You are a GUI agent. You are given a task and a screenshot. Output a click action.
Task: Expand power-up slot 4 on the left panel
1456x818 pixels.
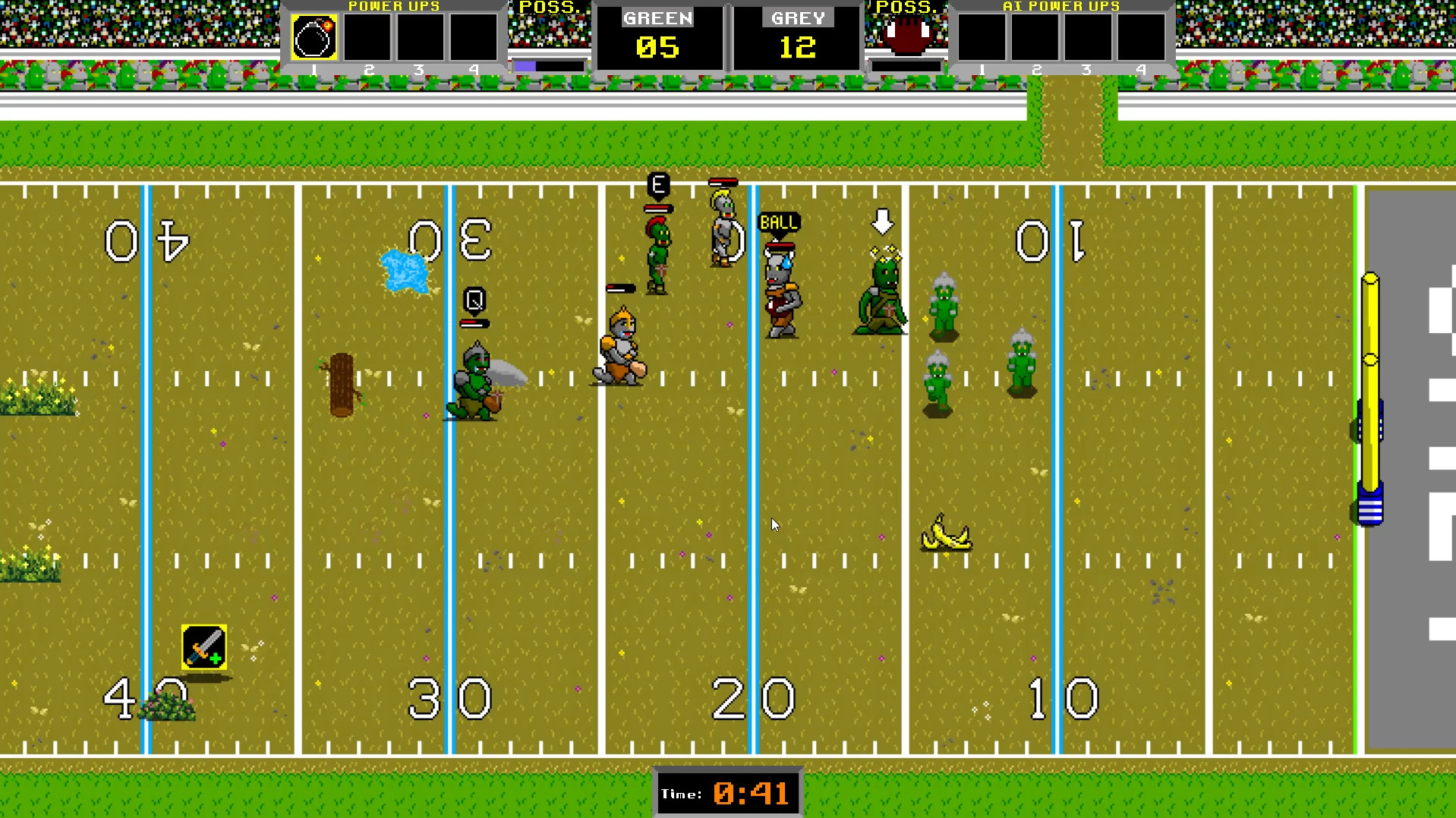474,37
